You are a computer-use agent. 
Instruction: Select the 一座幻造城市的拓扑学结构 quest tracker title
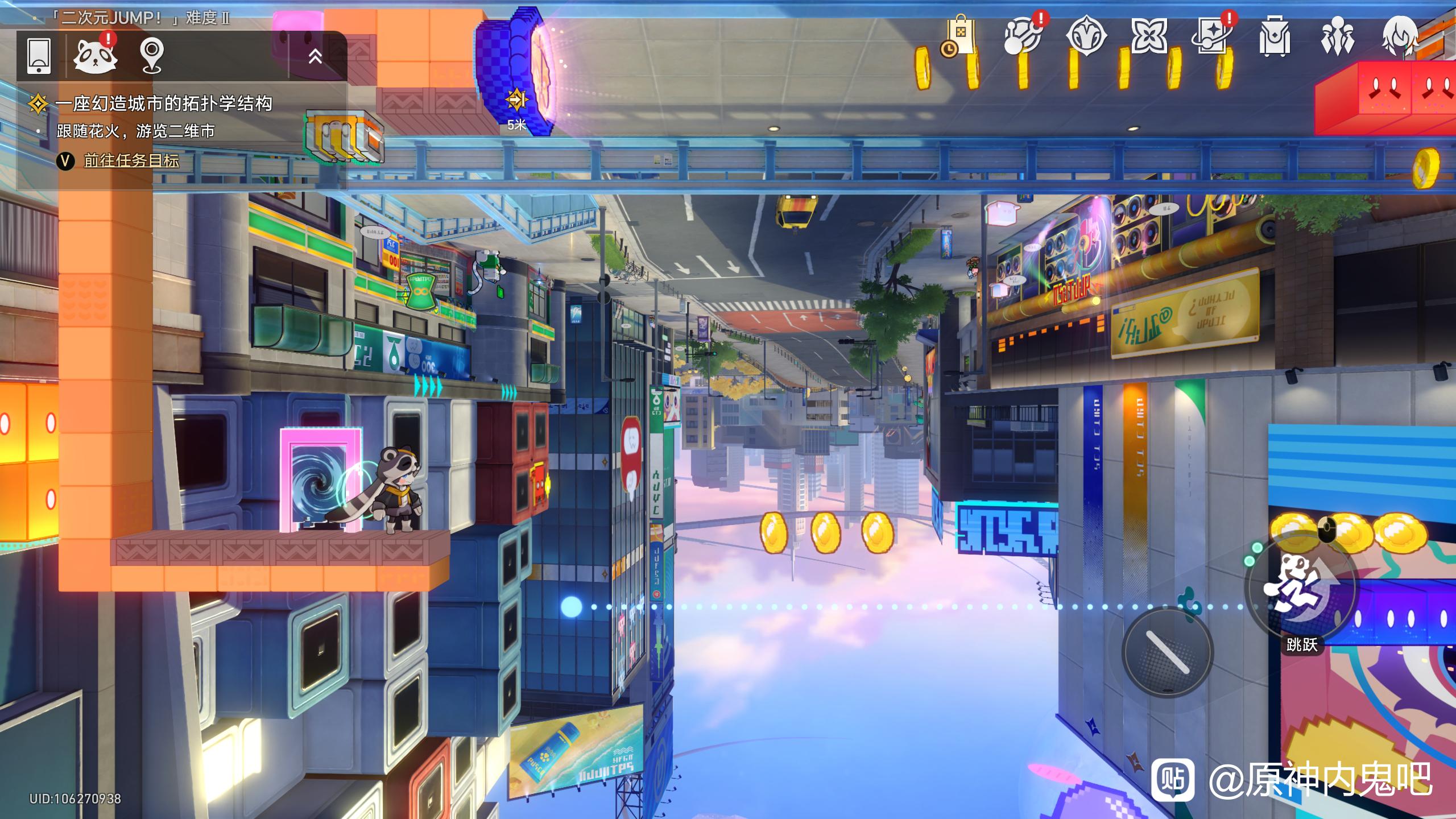[164, 104]
